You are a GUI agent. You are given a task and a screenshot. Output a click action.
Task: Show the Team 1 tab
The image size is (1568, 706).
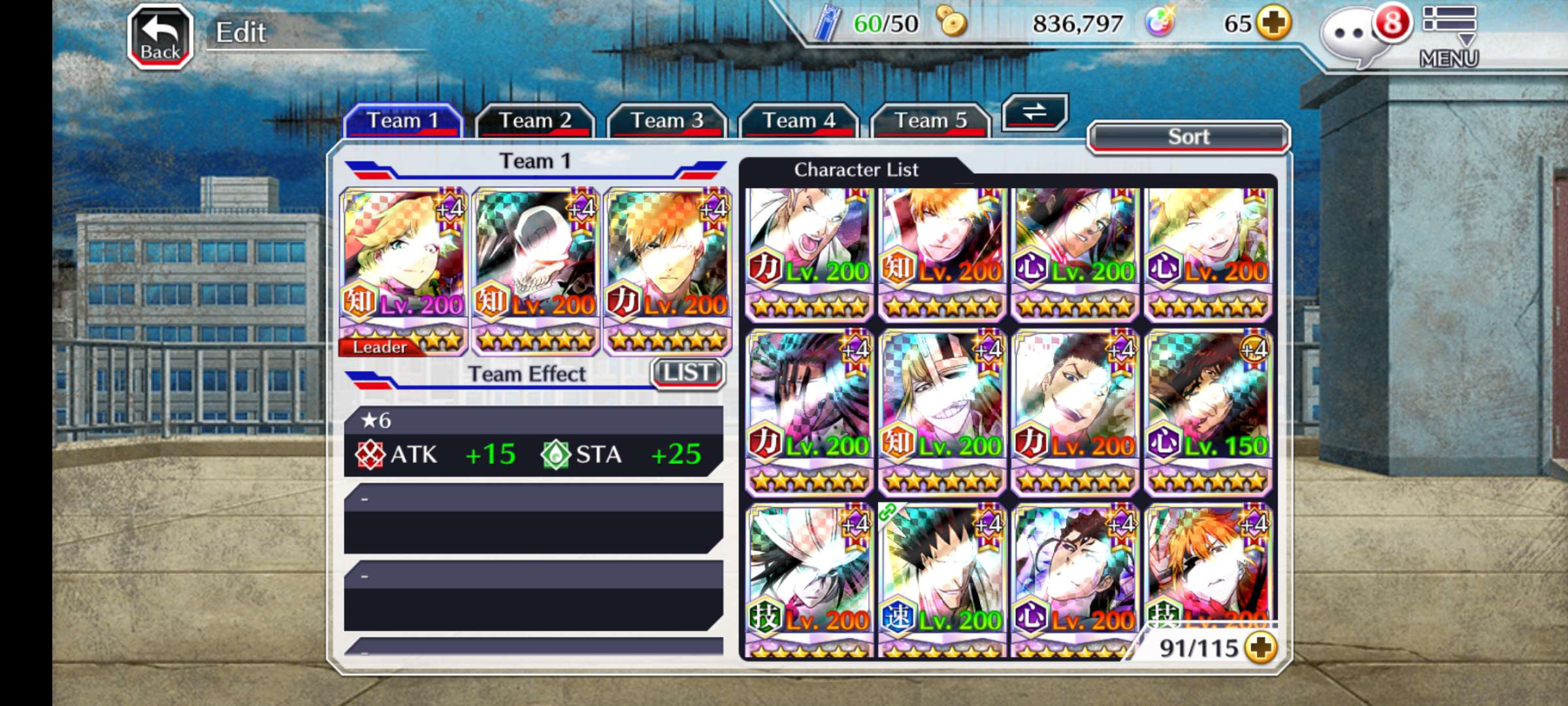click(402, 121)
